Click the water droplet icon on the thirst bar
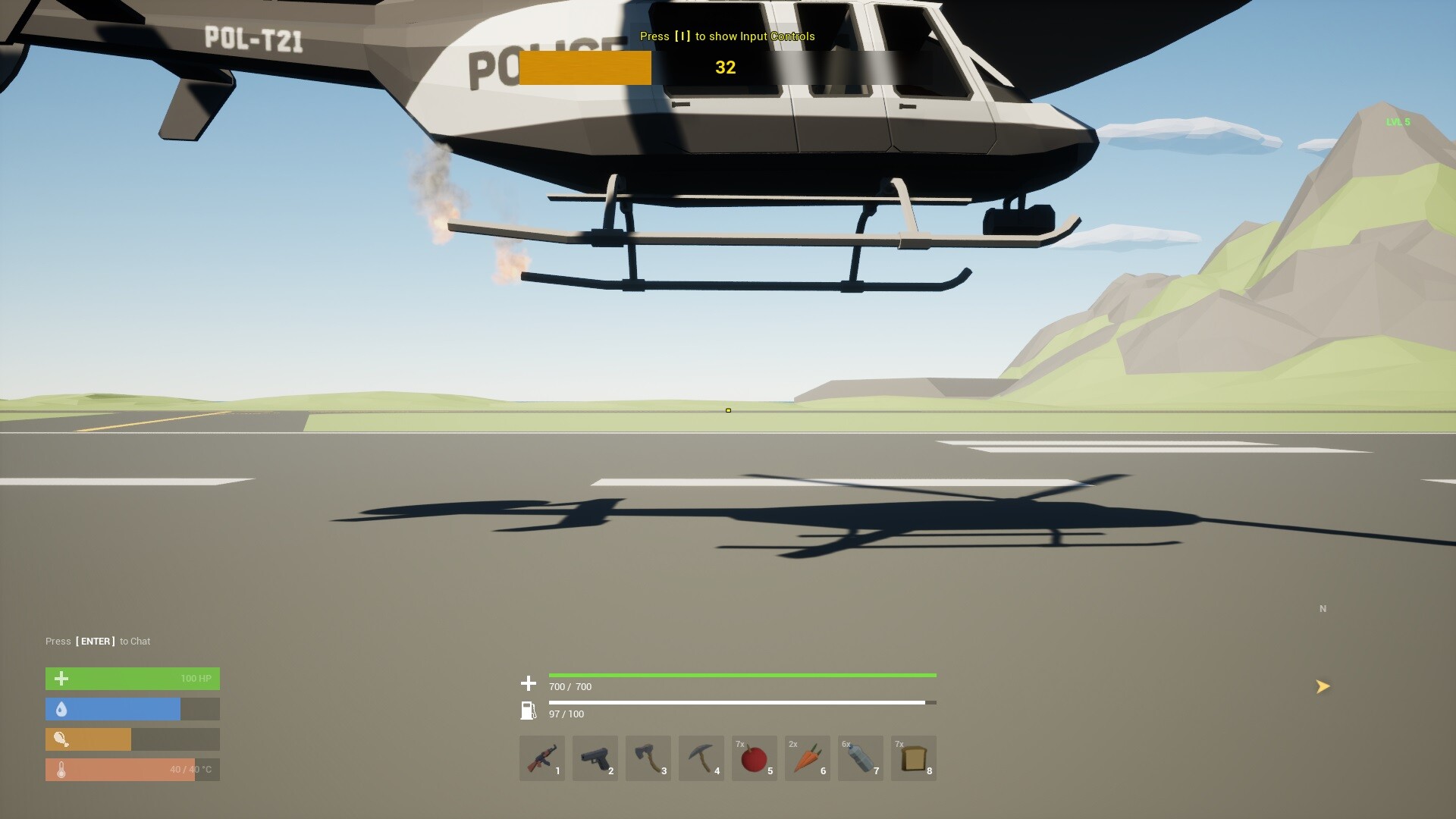The image size is (1456, 819). (x=61, y=709)
